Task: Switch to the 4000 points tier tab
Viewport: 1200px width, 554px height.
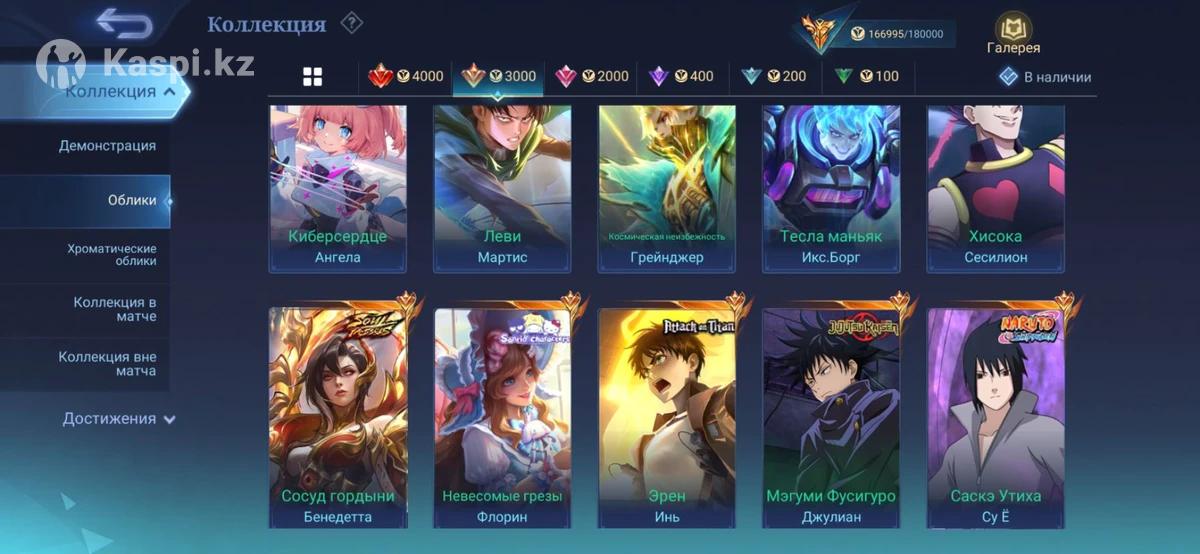Action: [406, 76]
